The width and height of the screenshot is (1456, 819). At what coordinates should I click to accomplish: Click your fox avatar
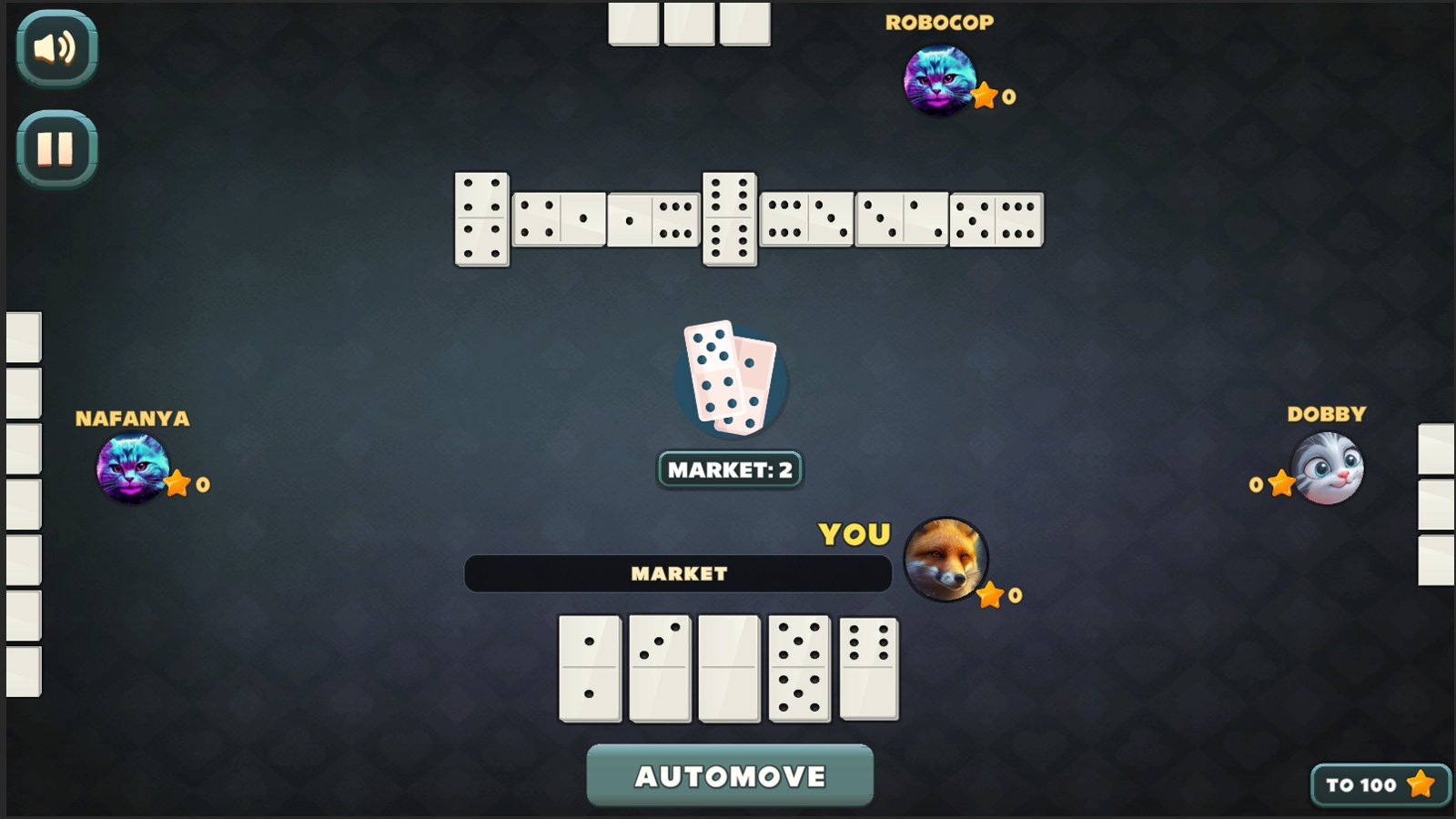pos(946,561)
